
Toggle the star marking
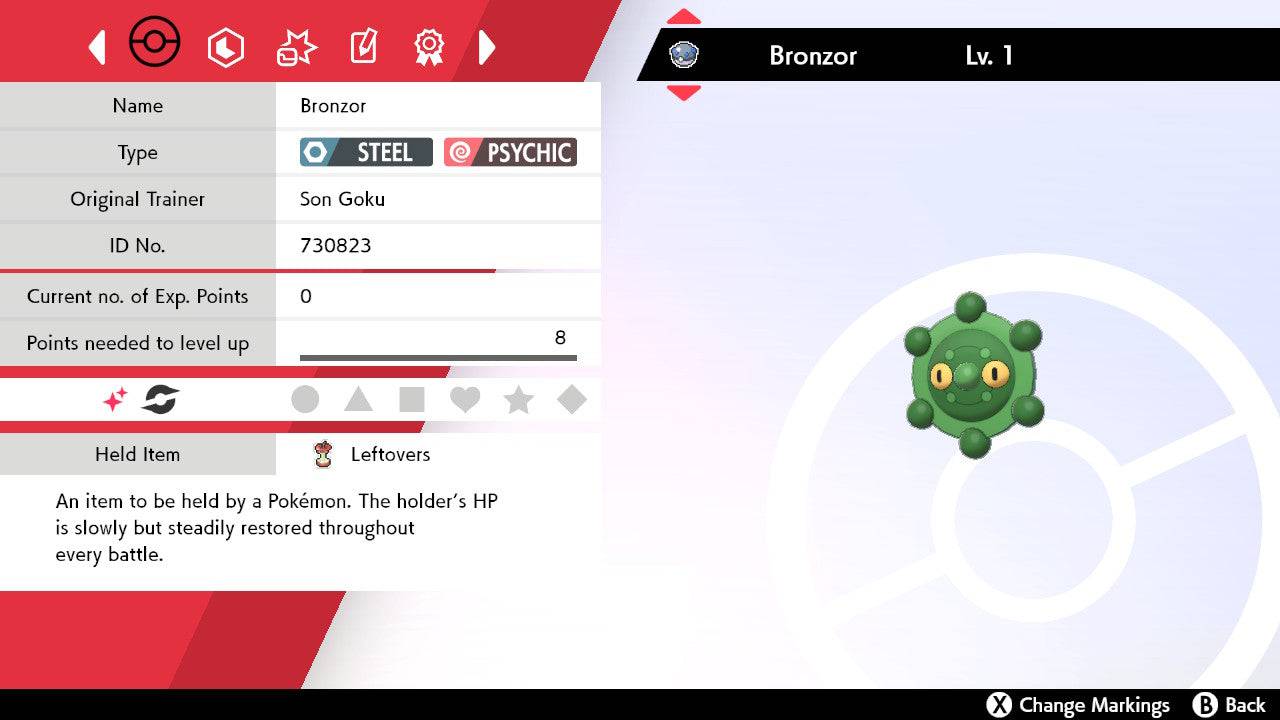point(518,400)
